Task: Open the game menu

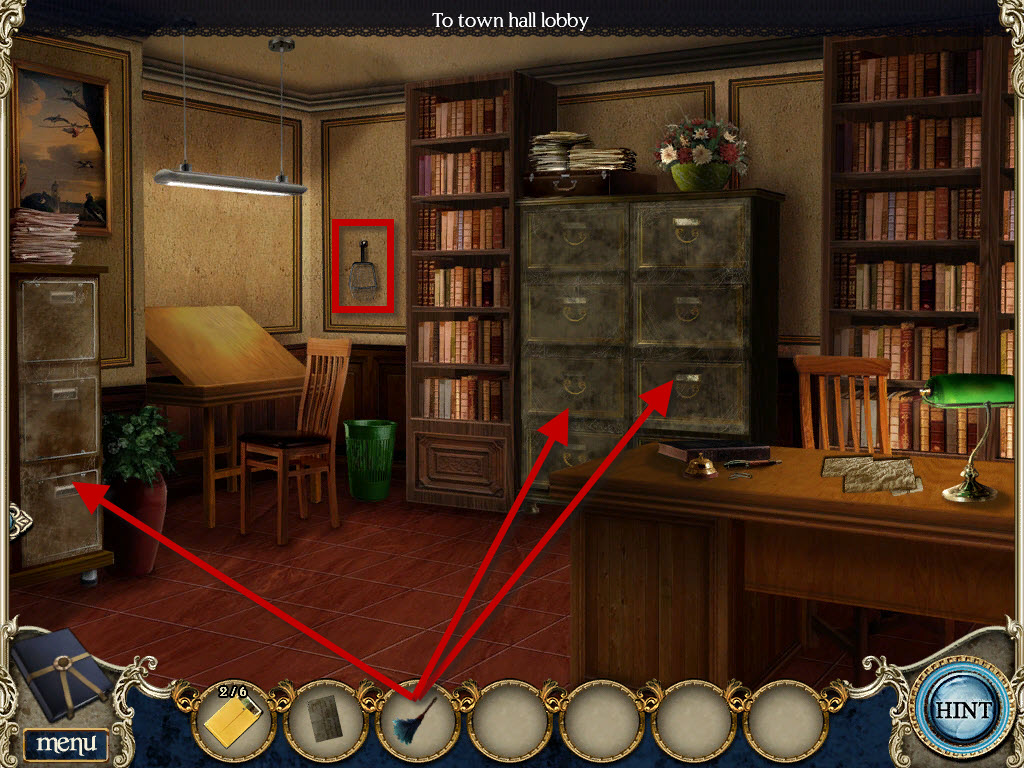Action: click(x=66, y=743)
